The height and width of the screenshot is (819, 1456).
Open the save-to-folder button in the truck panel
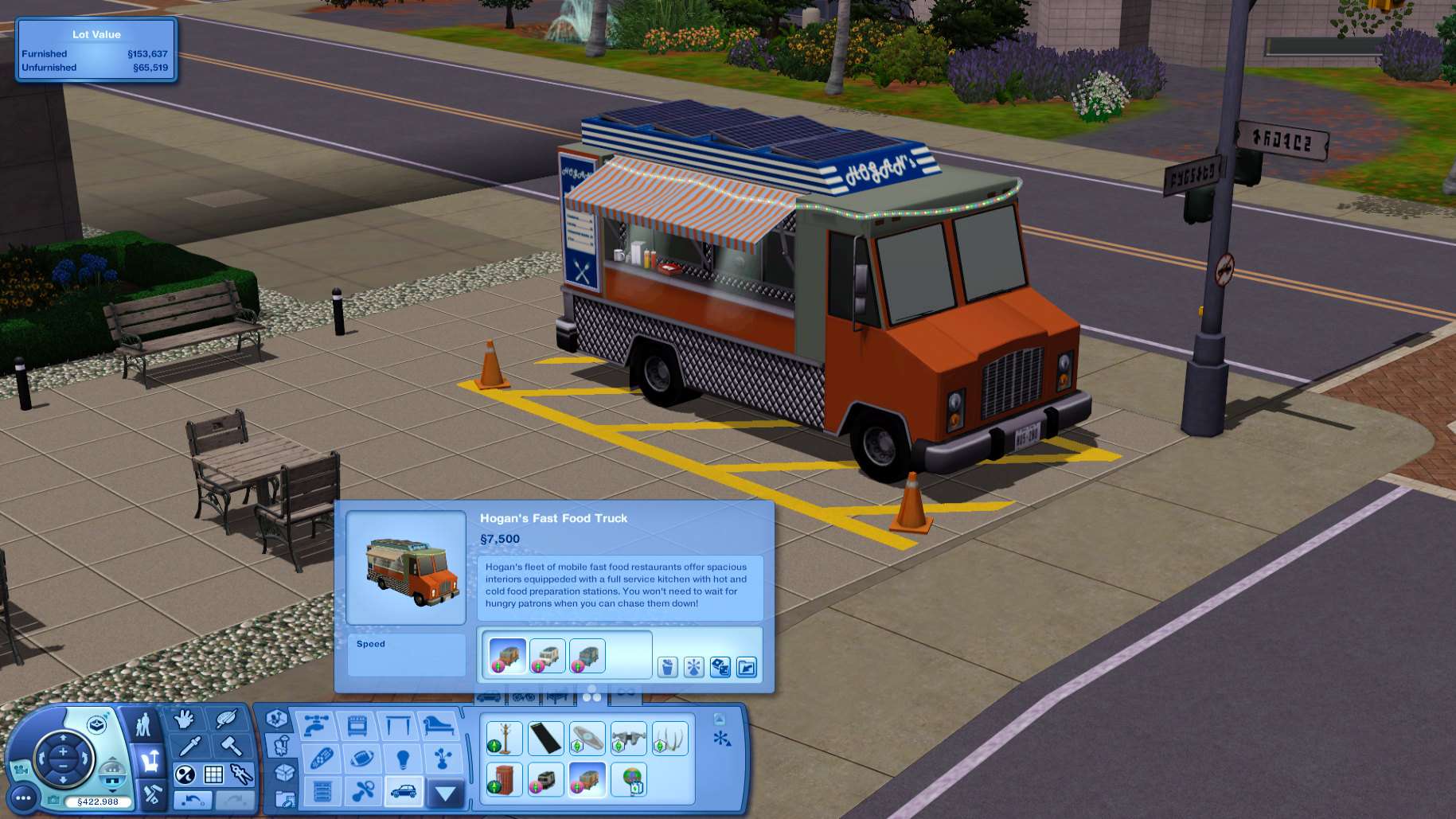pos(747,667)
